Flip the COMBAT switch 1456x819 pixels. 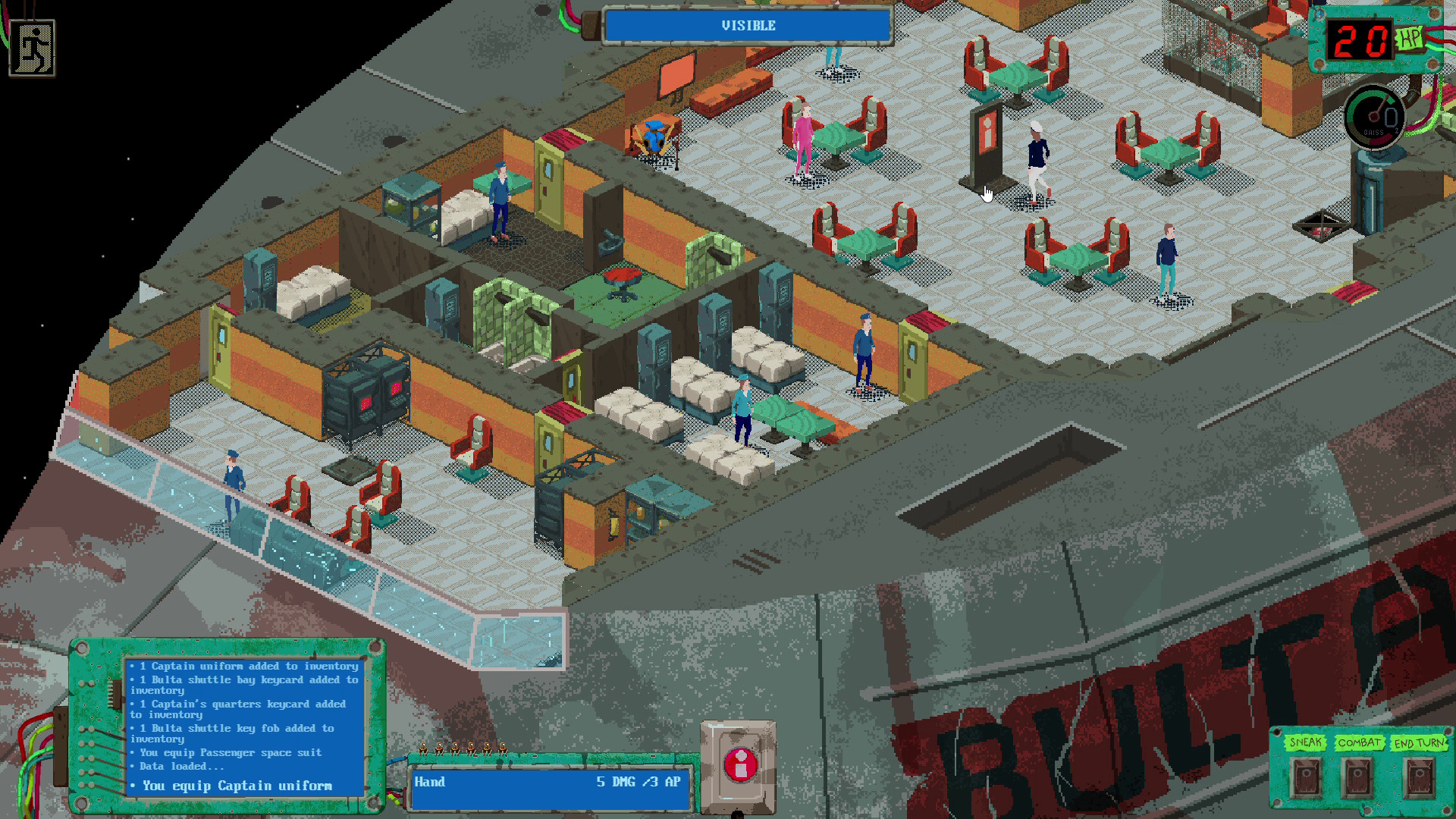(x=1357, y=778)
